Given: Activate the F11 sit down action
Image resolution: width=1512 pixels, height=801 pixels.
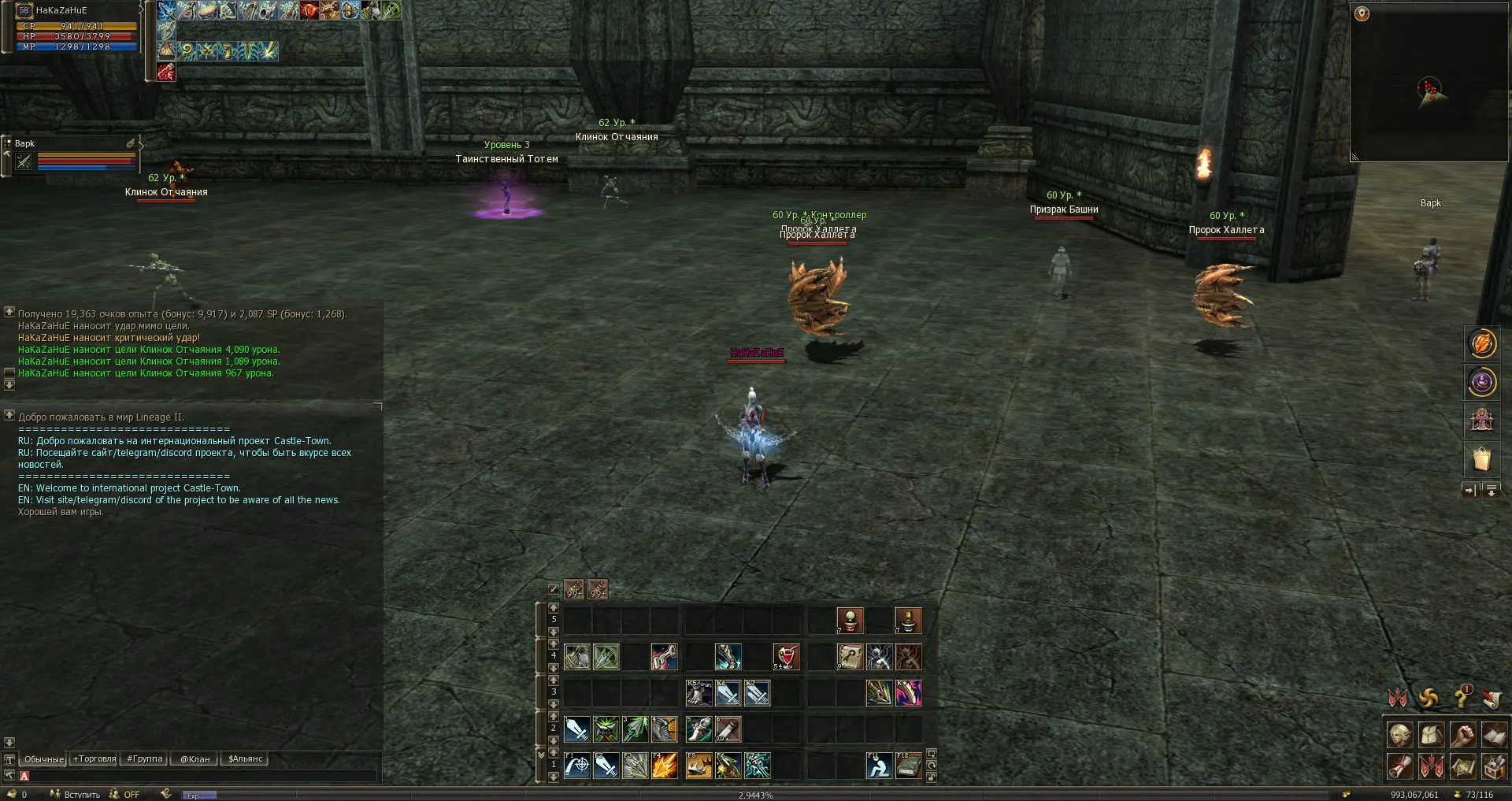Looking at the screenshot, I should click(879, 766).
